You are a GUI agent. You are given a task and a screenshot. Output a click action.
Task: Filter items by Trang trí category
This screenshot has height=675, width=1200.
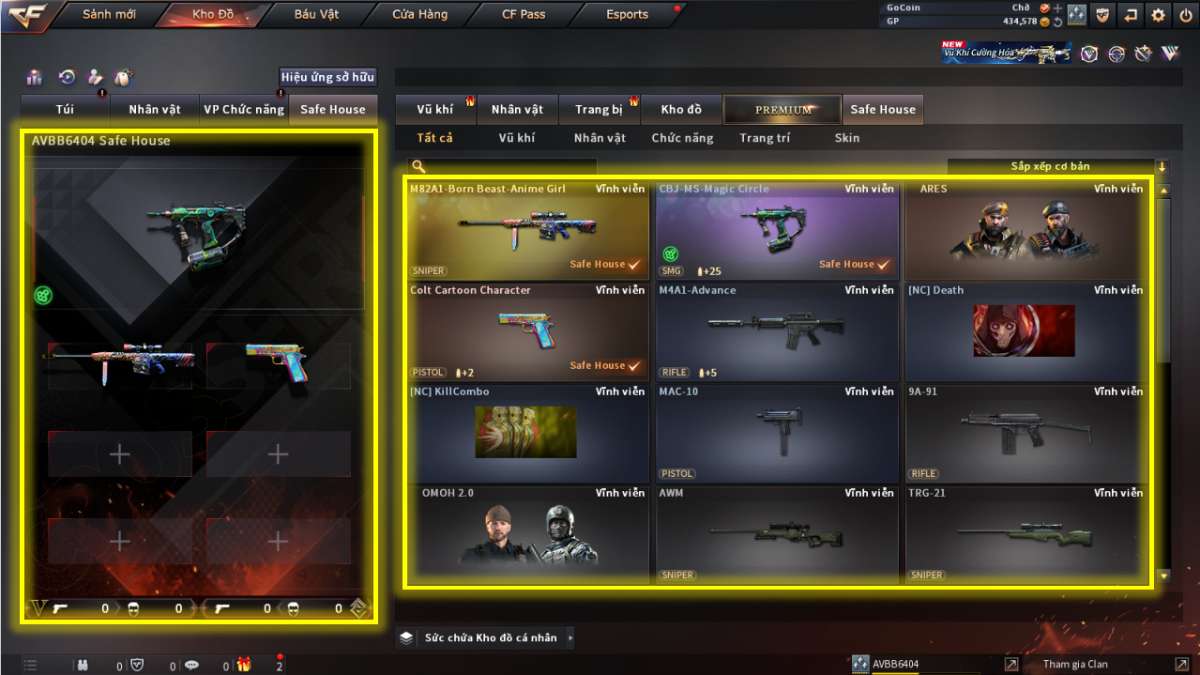click(765, 138)
